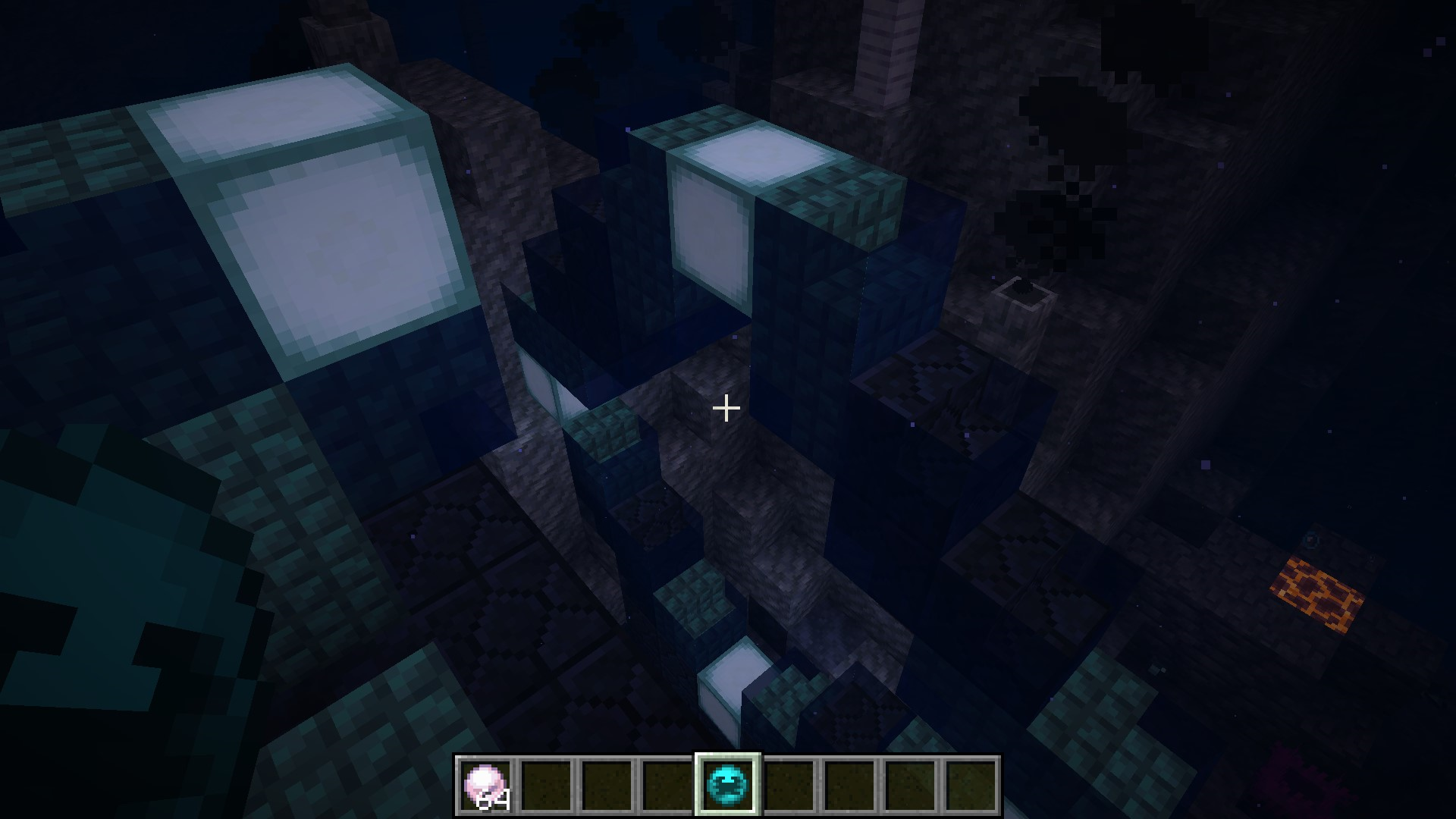Click the partially hidden sea lantern behind the pillar
The width and height of the screenshot is (1456, 819).
tap(548, 383)
